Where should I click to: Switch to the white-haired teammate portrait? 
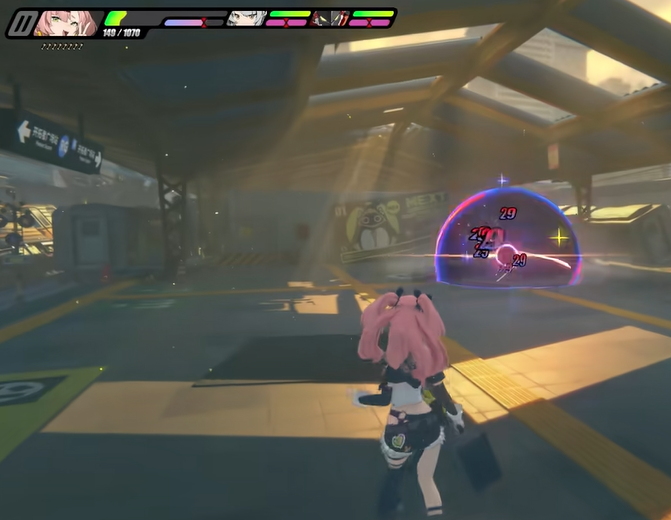(x=244, y=18)
